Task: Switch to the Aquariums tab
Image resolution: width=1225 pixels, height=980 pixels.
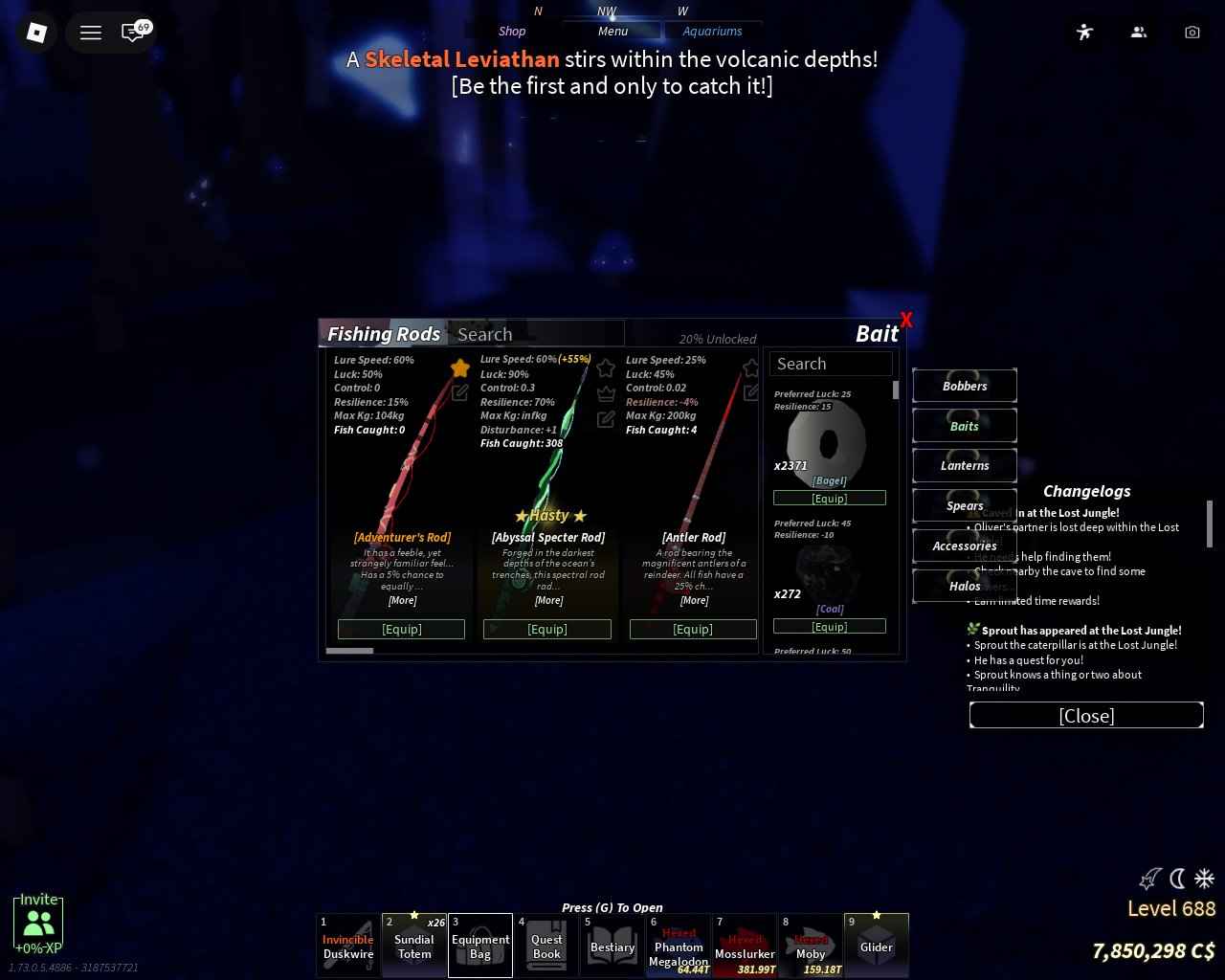Action: click(x=713, y=31)
